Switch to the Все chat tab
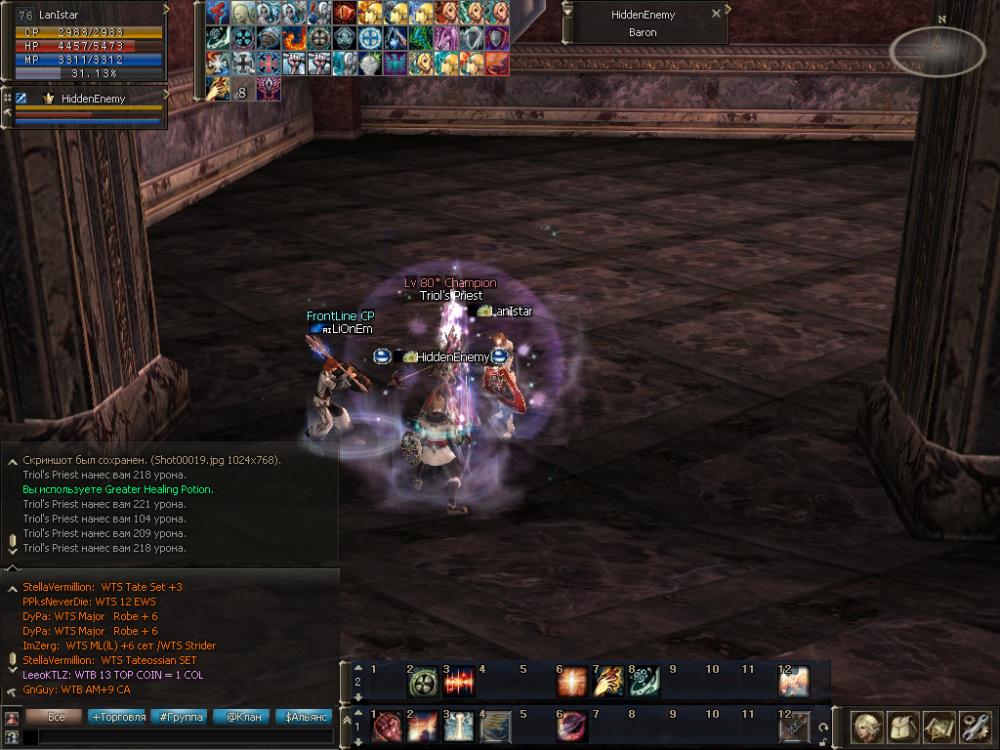 tap(54, 717)
